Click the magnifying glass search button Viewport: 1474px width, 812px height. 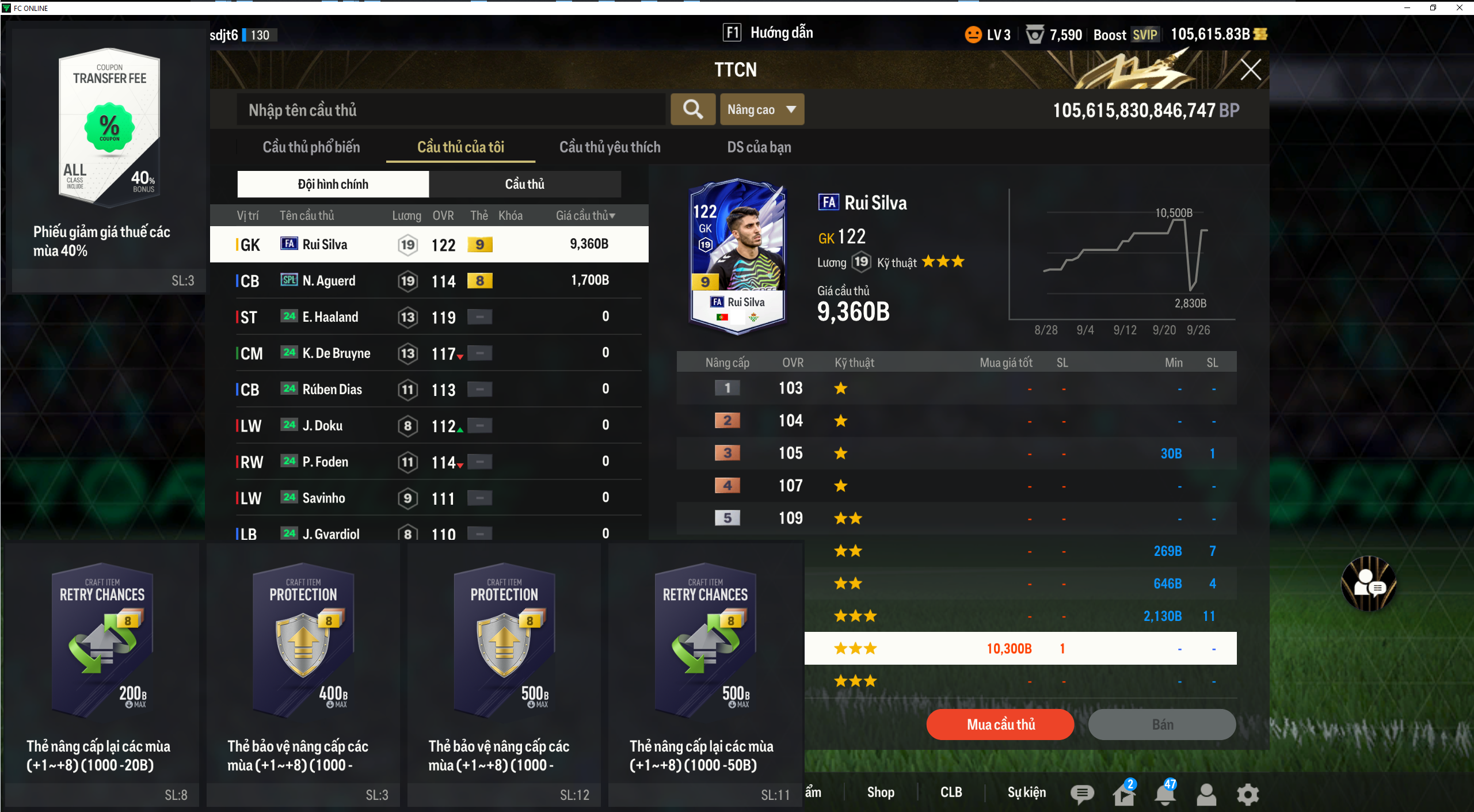pyautogui.click(x=693, y=109)
